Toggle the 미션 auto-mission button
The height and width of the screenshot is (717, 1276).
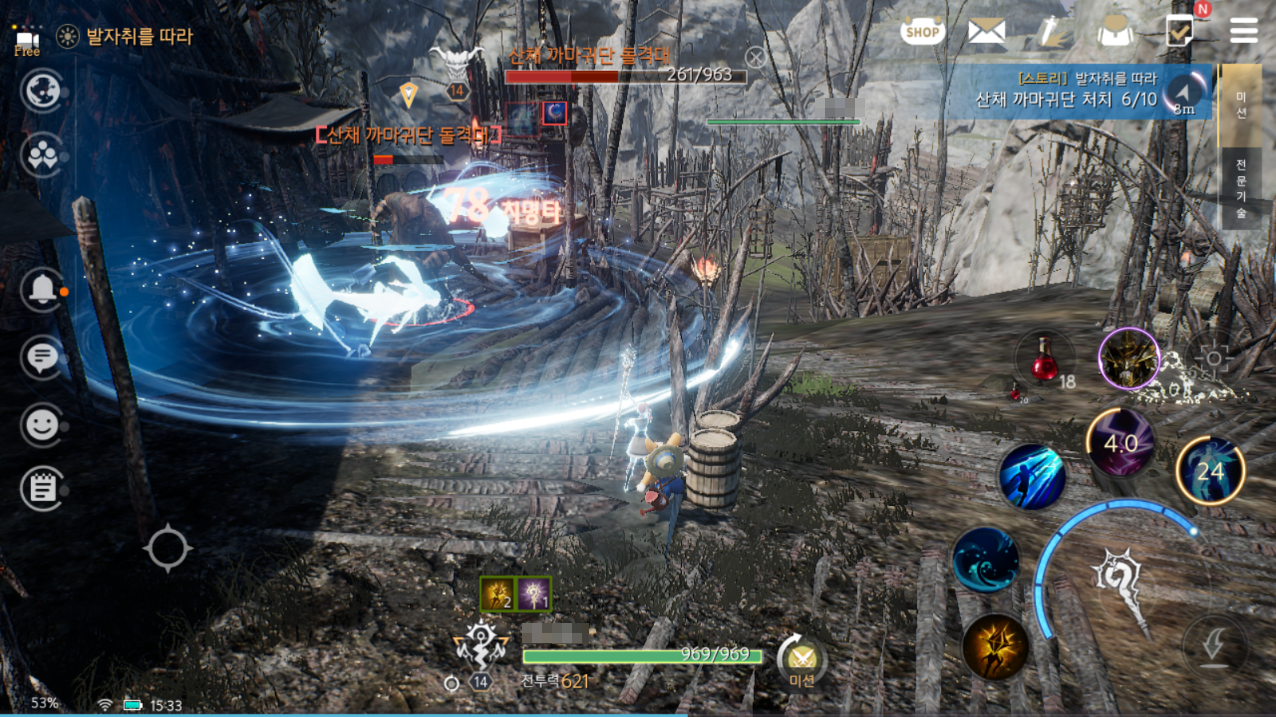point(801,662)
